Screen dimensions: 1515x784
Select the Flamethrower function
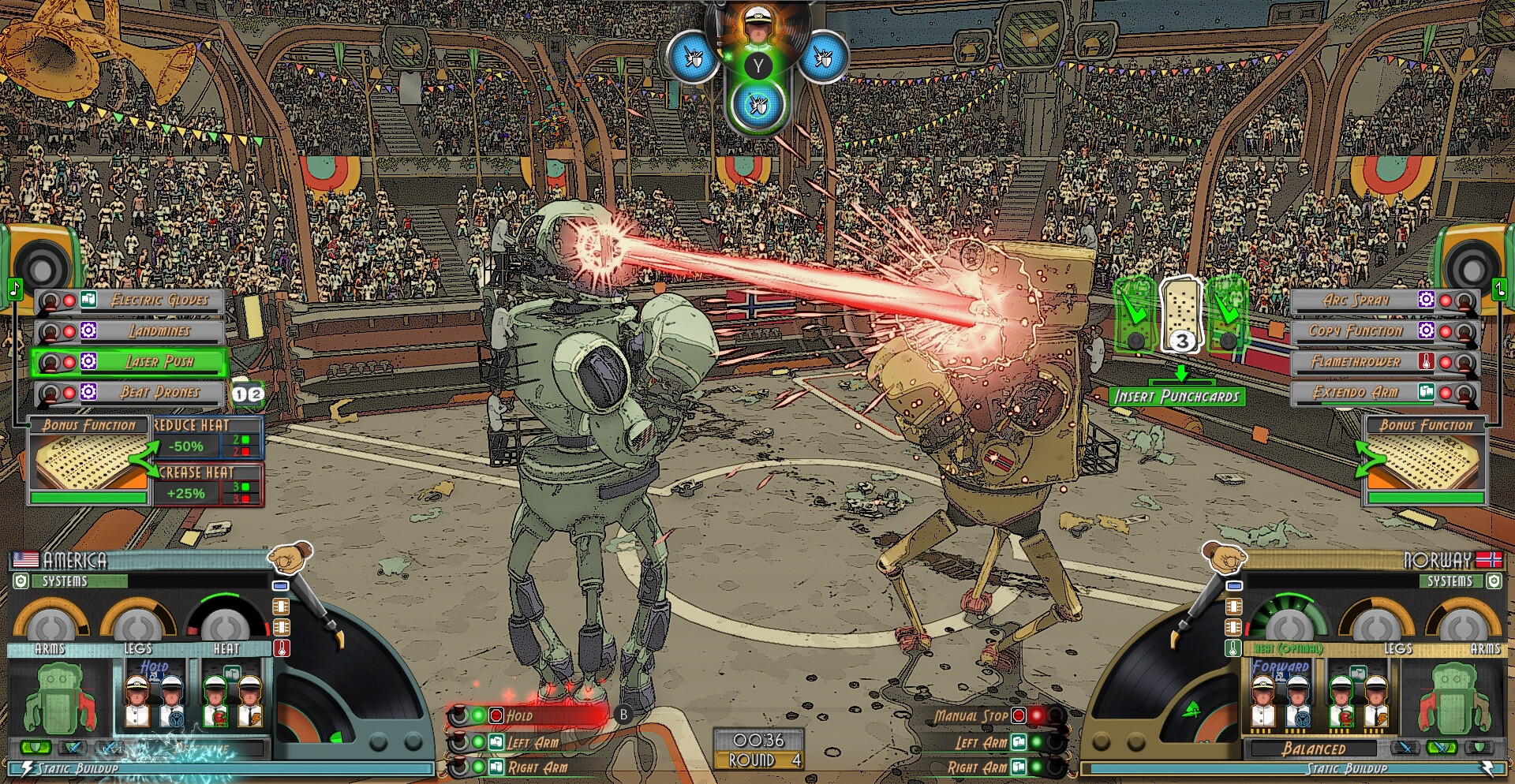[1356, 362]
